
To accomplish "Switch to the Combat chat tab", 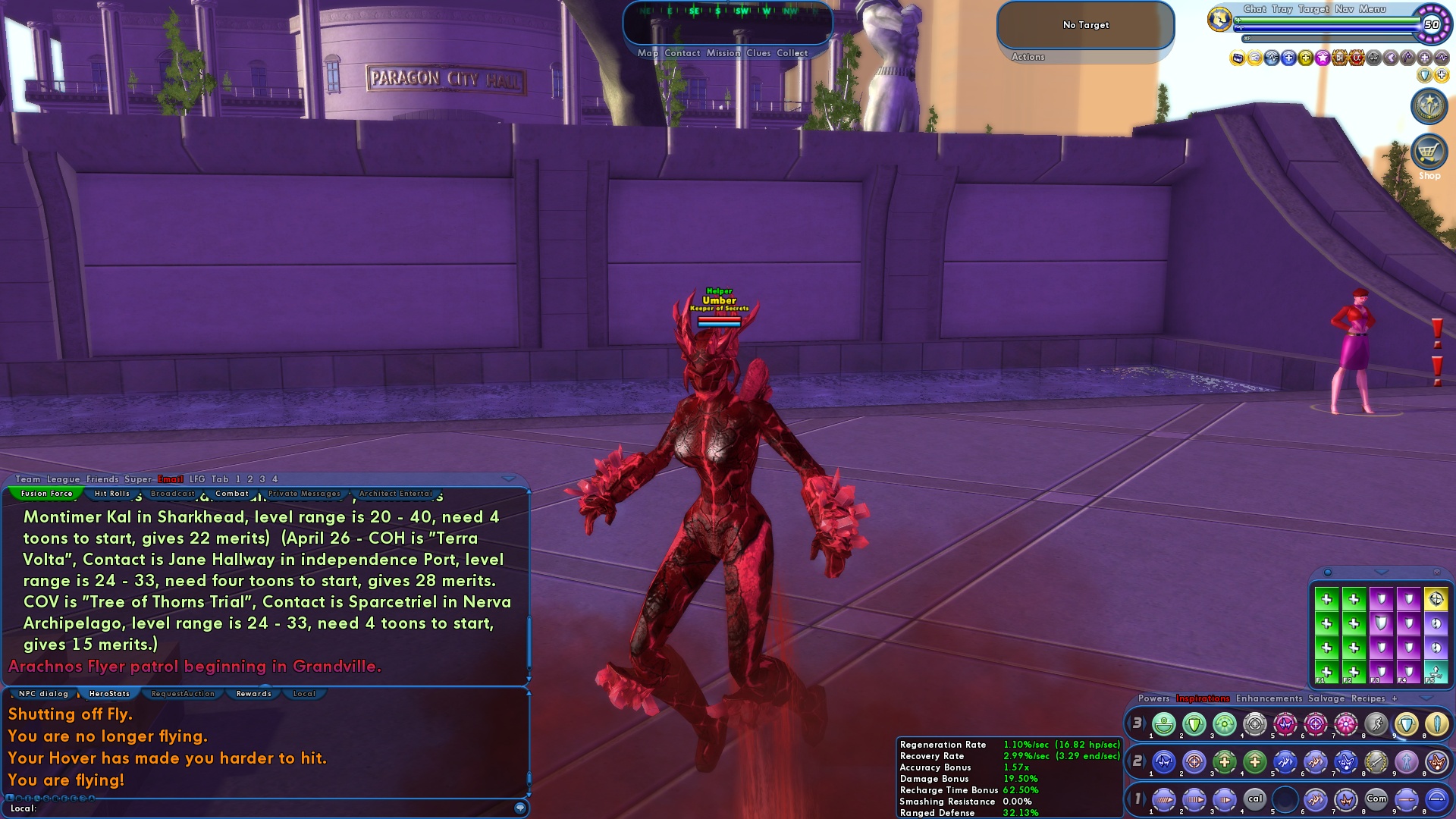I will (233, 493).
